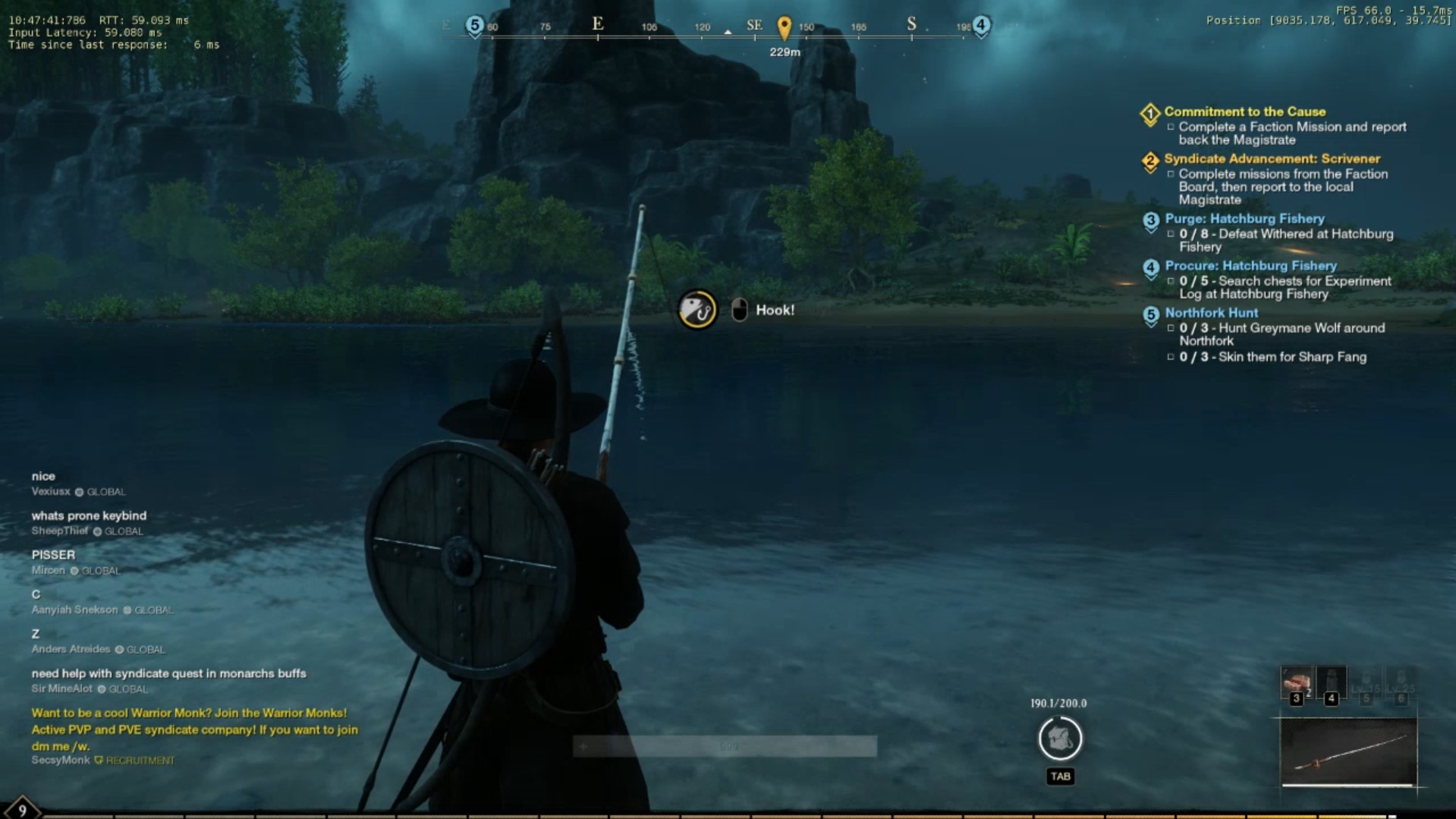1456x819 pixels.
Task: Use the potion in quickslot 4
Action: [1332, 679]
